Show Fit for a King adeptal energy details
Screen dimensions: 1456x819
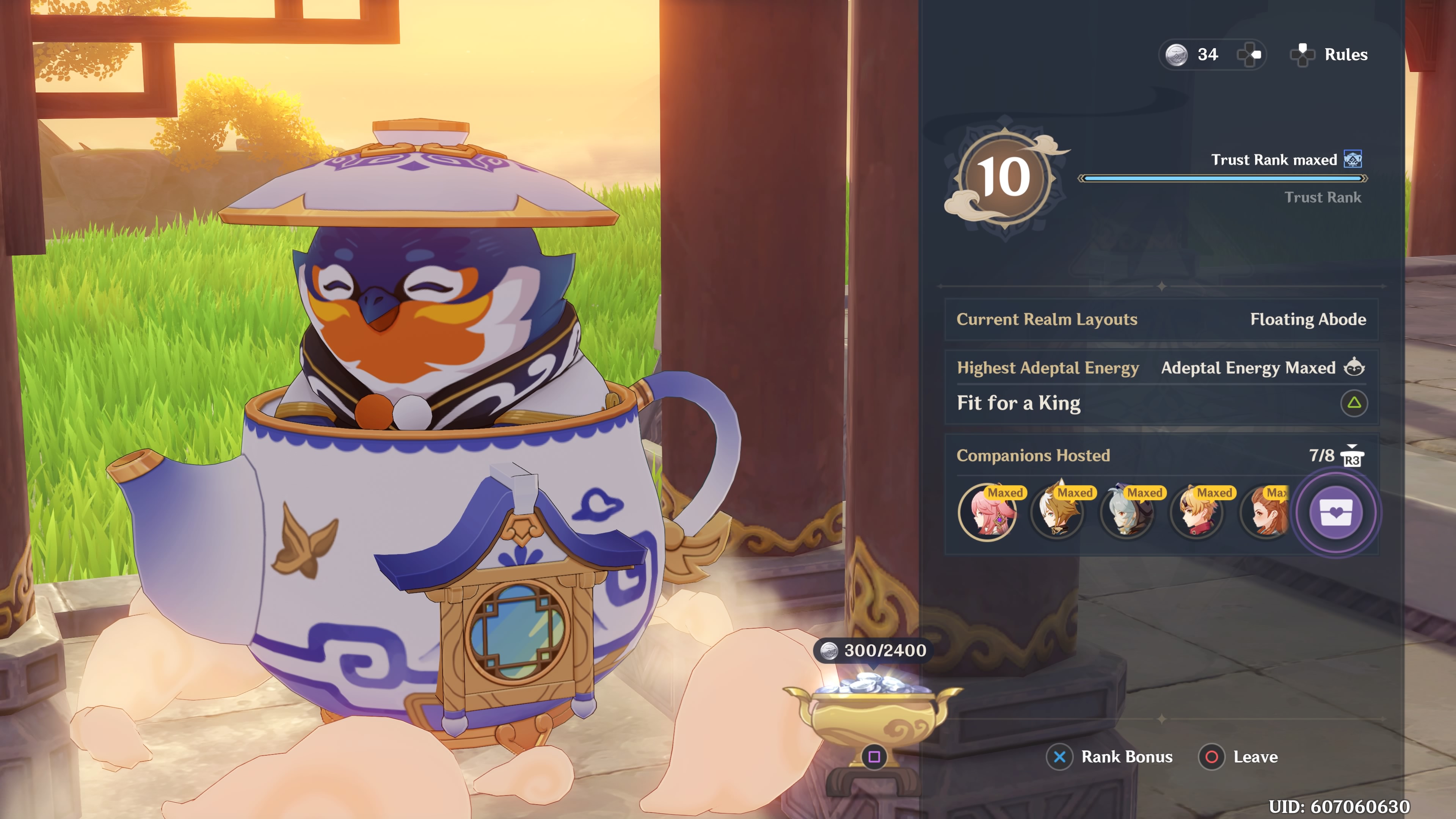[1353, 403]
